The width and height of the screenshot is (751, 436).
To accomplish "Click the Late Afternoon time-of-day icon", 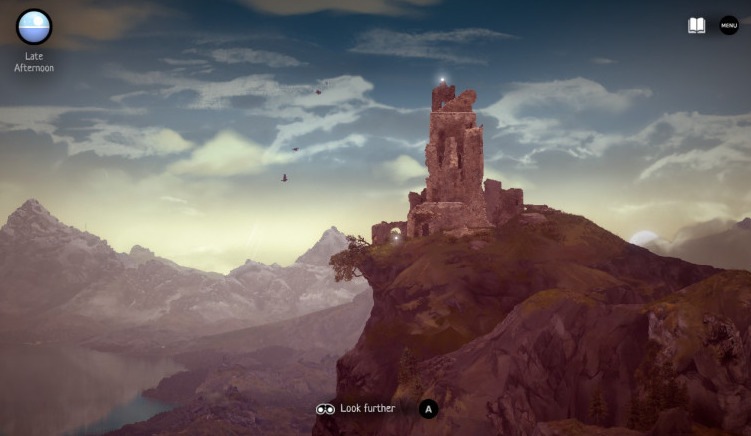I will [x=34, y=27].
